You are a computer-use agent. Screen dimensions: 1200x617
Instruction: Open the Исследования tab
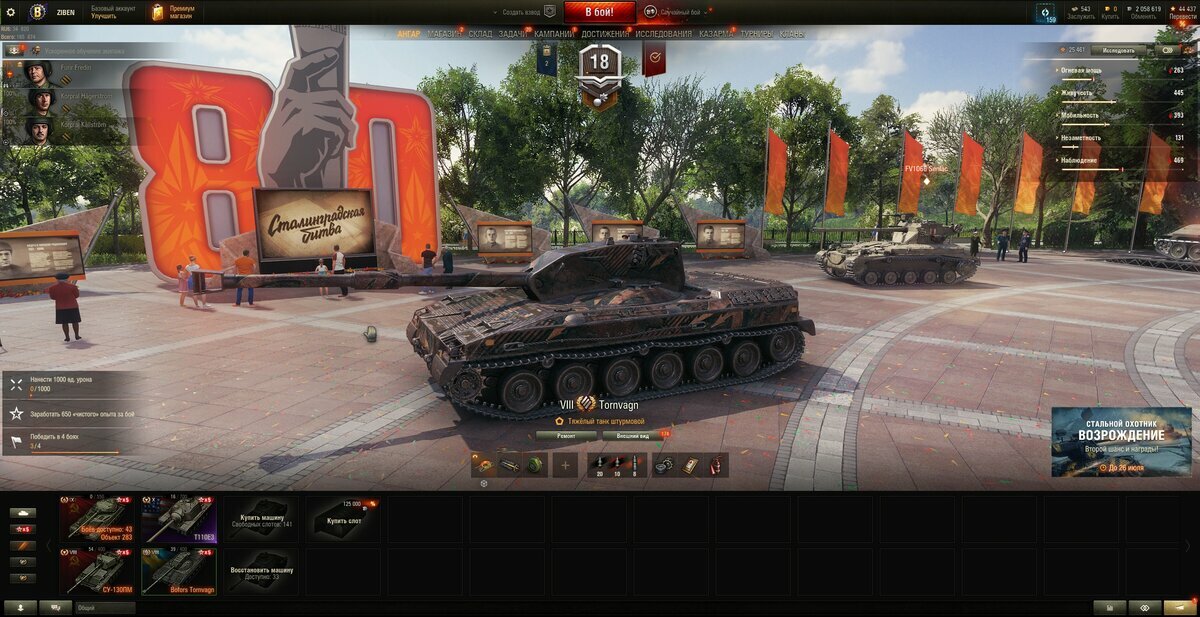pyautogui.click(x=663, y=33)
